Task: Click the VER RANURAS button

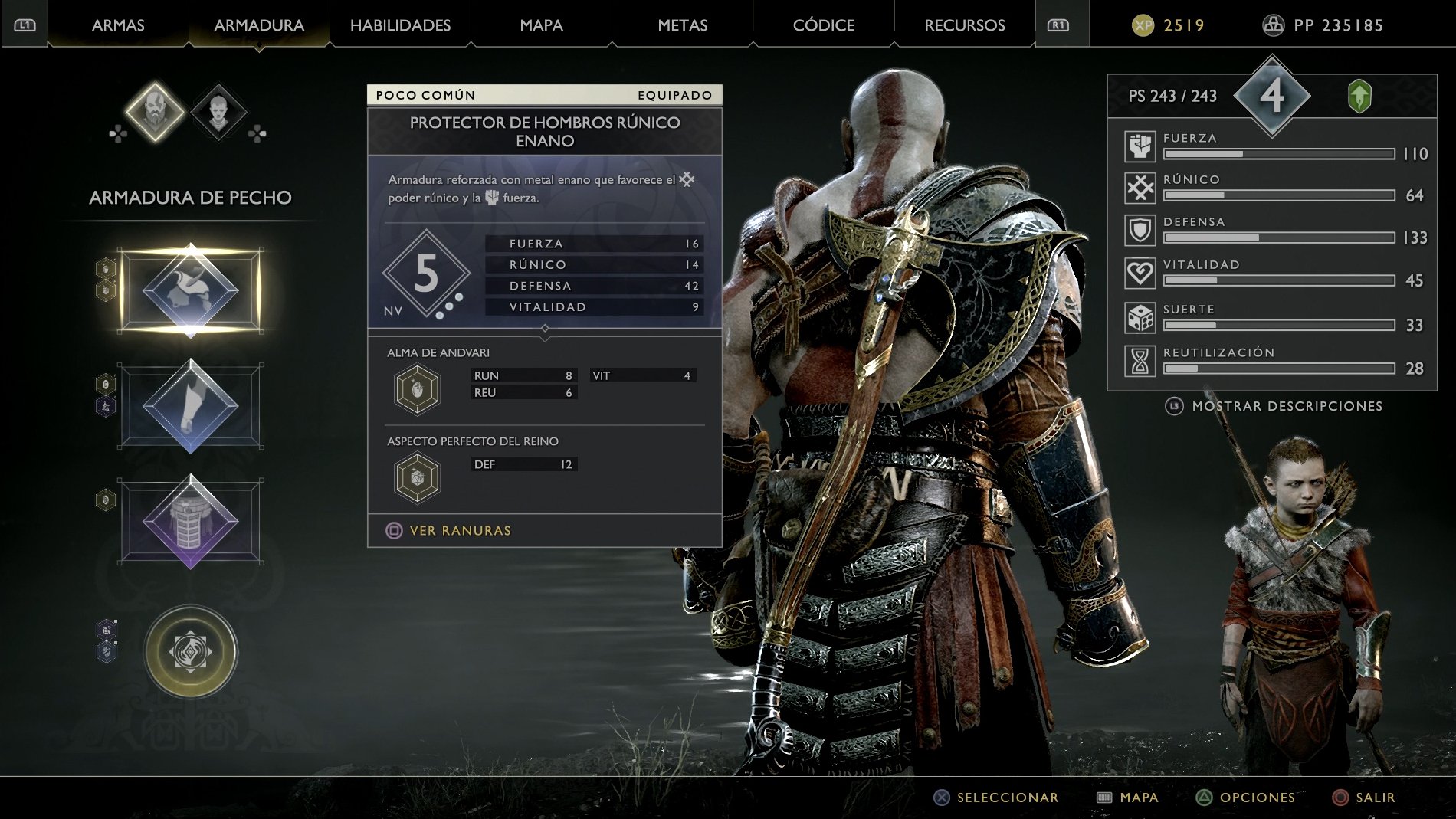Action: 447,529
